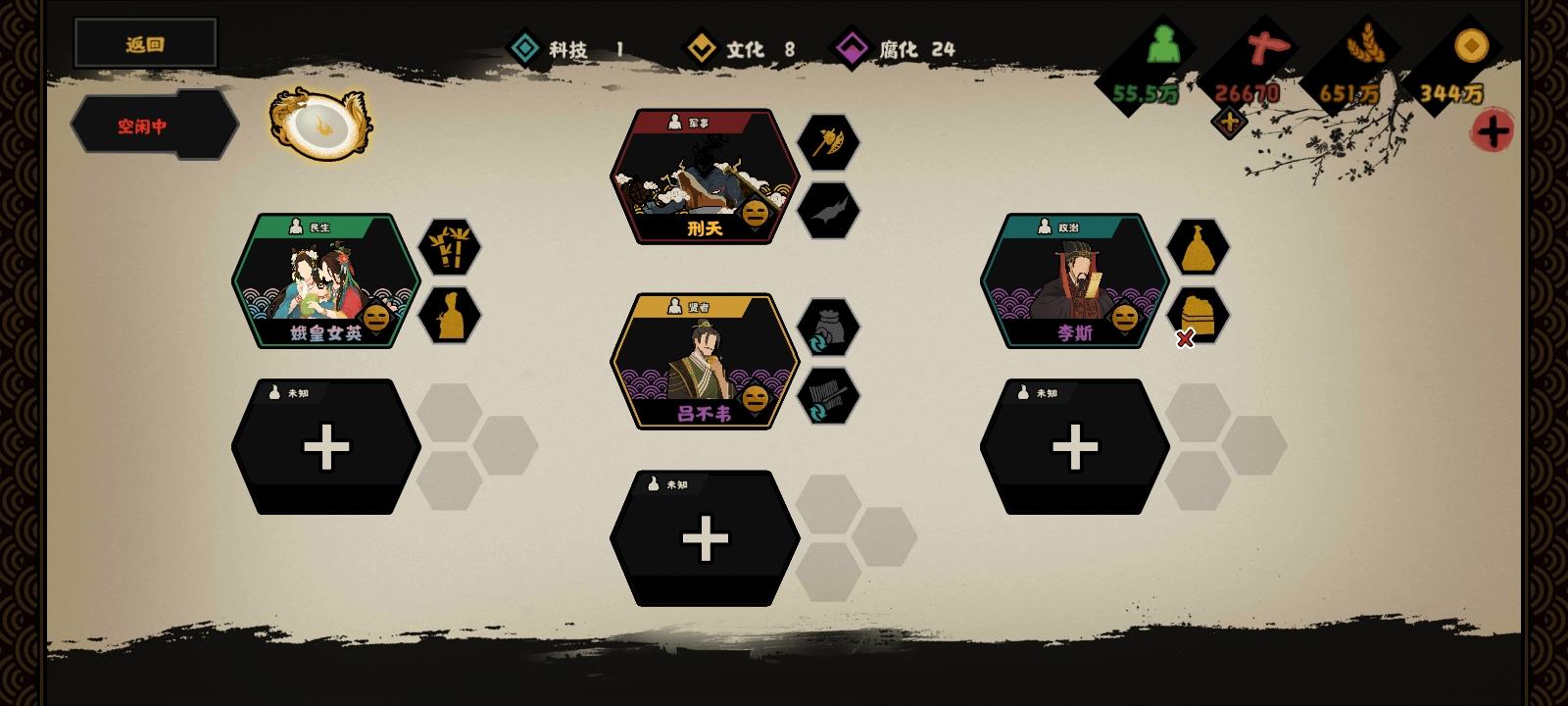Select 吕不韦's scroll refresh skill hexagon
The image size is (1568, 706).
click(x=829, y=394)
